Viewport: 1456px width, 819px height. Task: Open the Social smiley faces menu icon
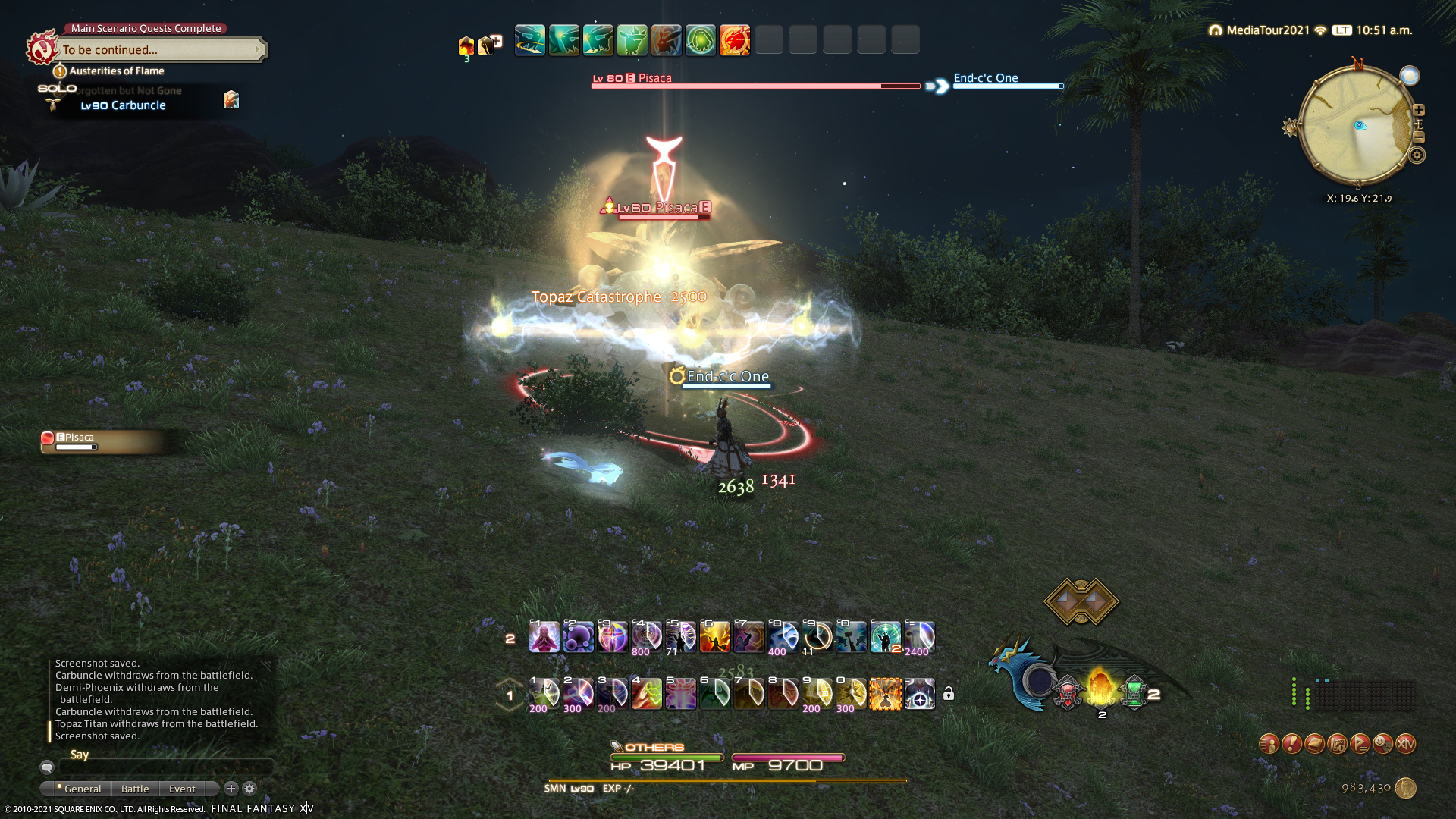[x=1382, y=744]
